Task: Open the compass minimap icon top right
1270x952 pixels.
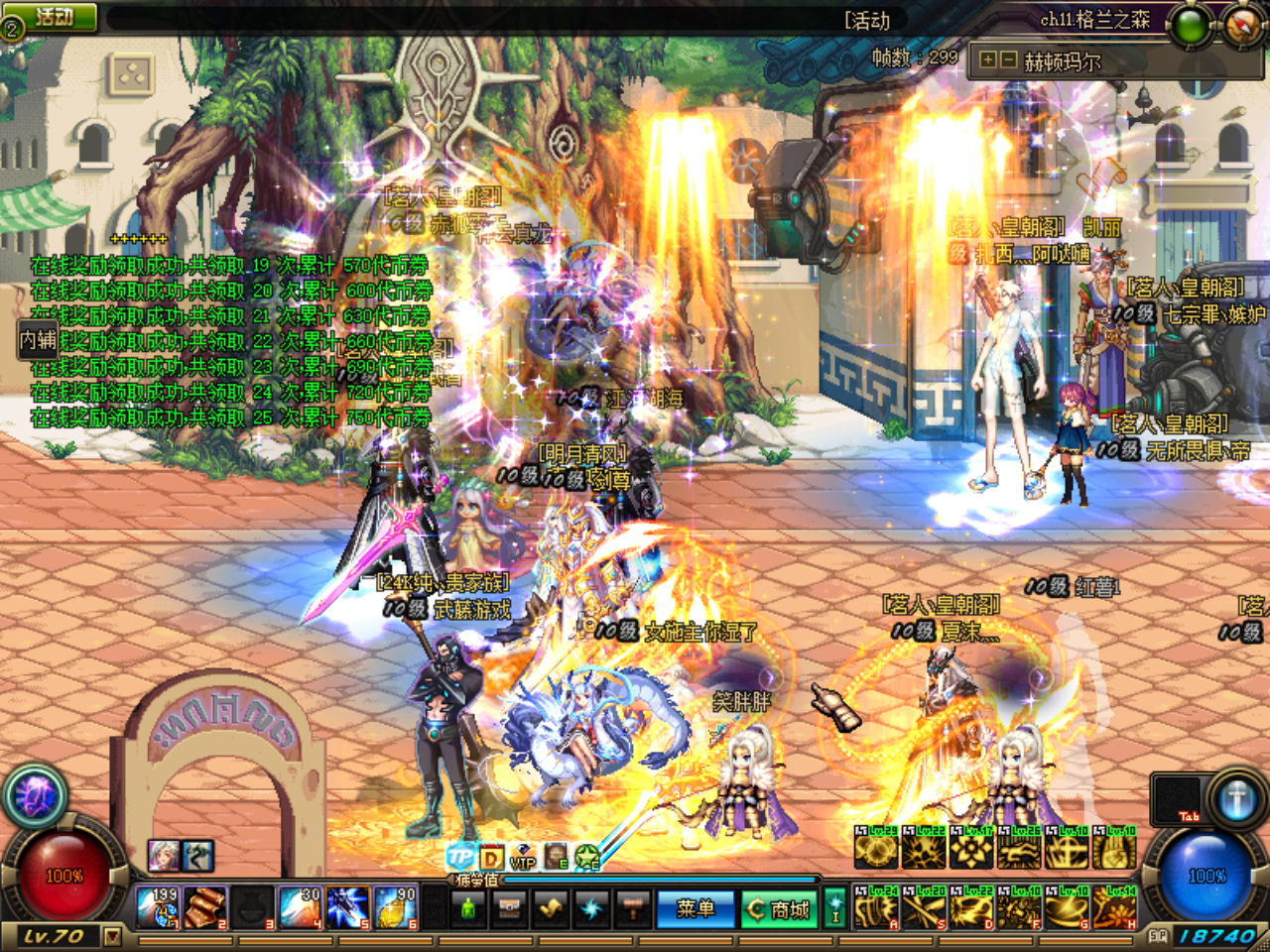Action: tap(1238, 23)
